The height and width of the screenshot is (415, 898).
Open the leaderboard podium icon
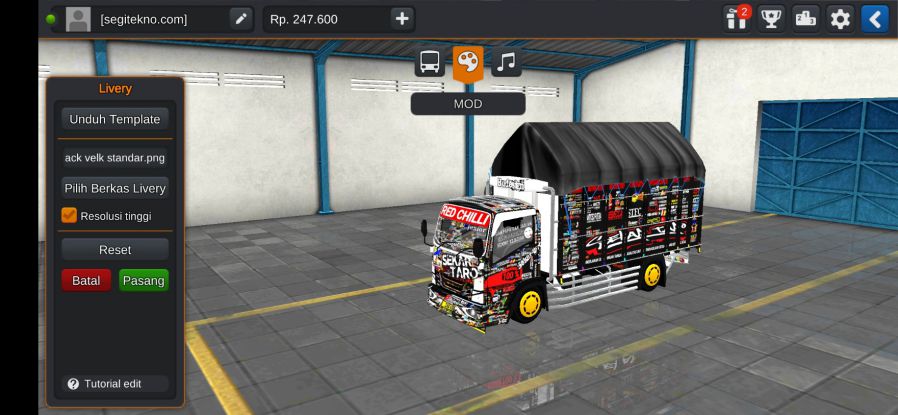coord(806,18)
